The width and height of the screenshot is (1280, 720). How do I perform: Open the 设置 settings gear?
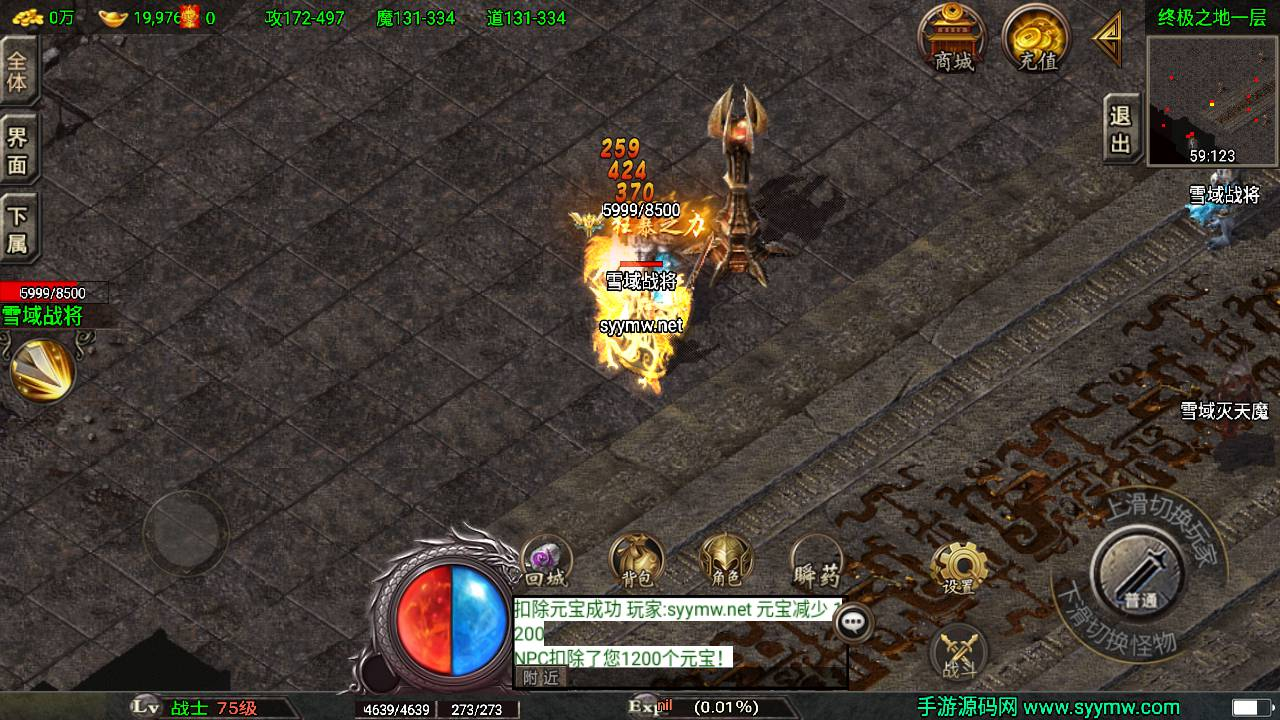click(x=959, y=570)
